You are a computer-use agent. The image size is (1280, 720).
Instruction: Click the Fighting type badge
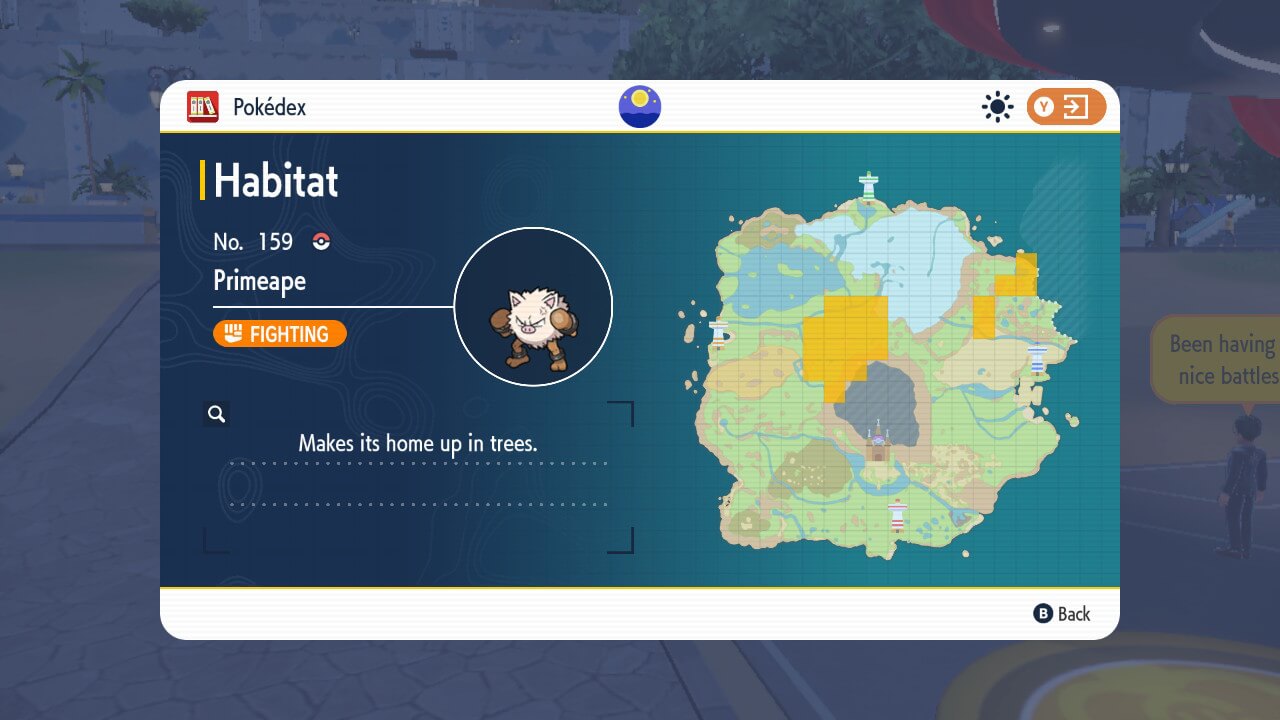click(280, 334)
